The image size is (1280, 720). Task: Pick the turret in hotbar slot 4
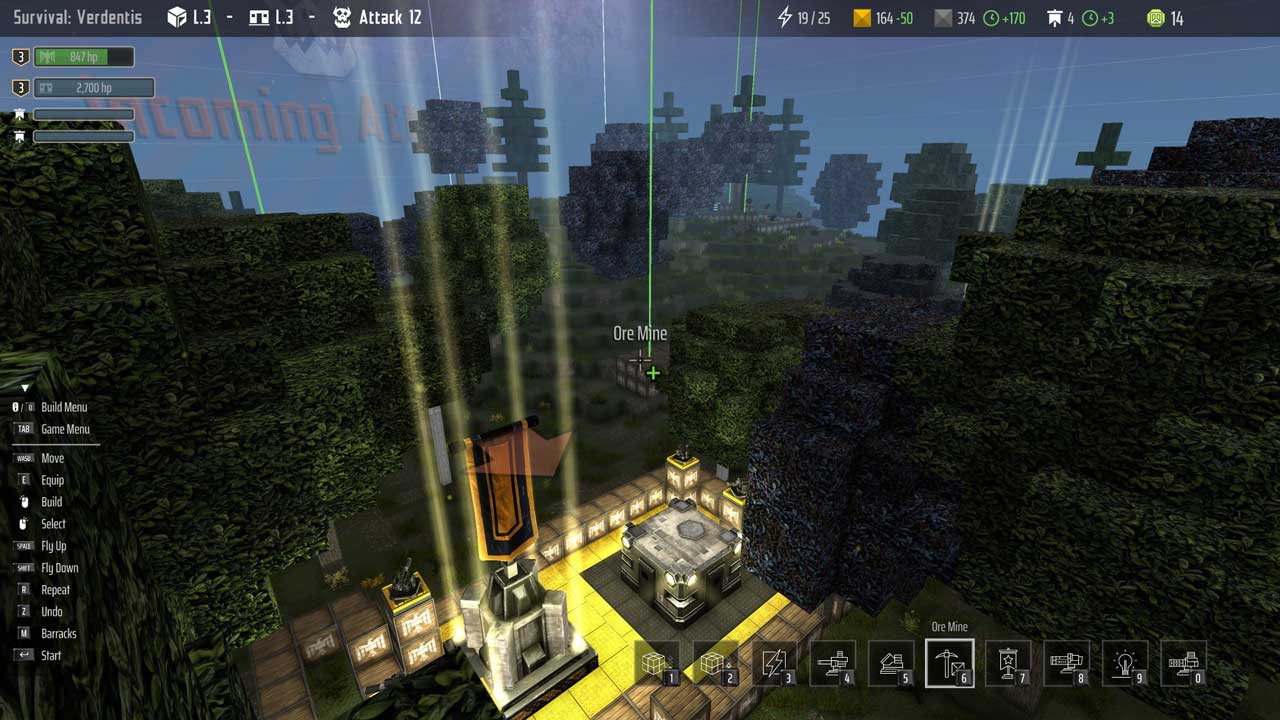coord(833,664)
